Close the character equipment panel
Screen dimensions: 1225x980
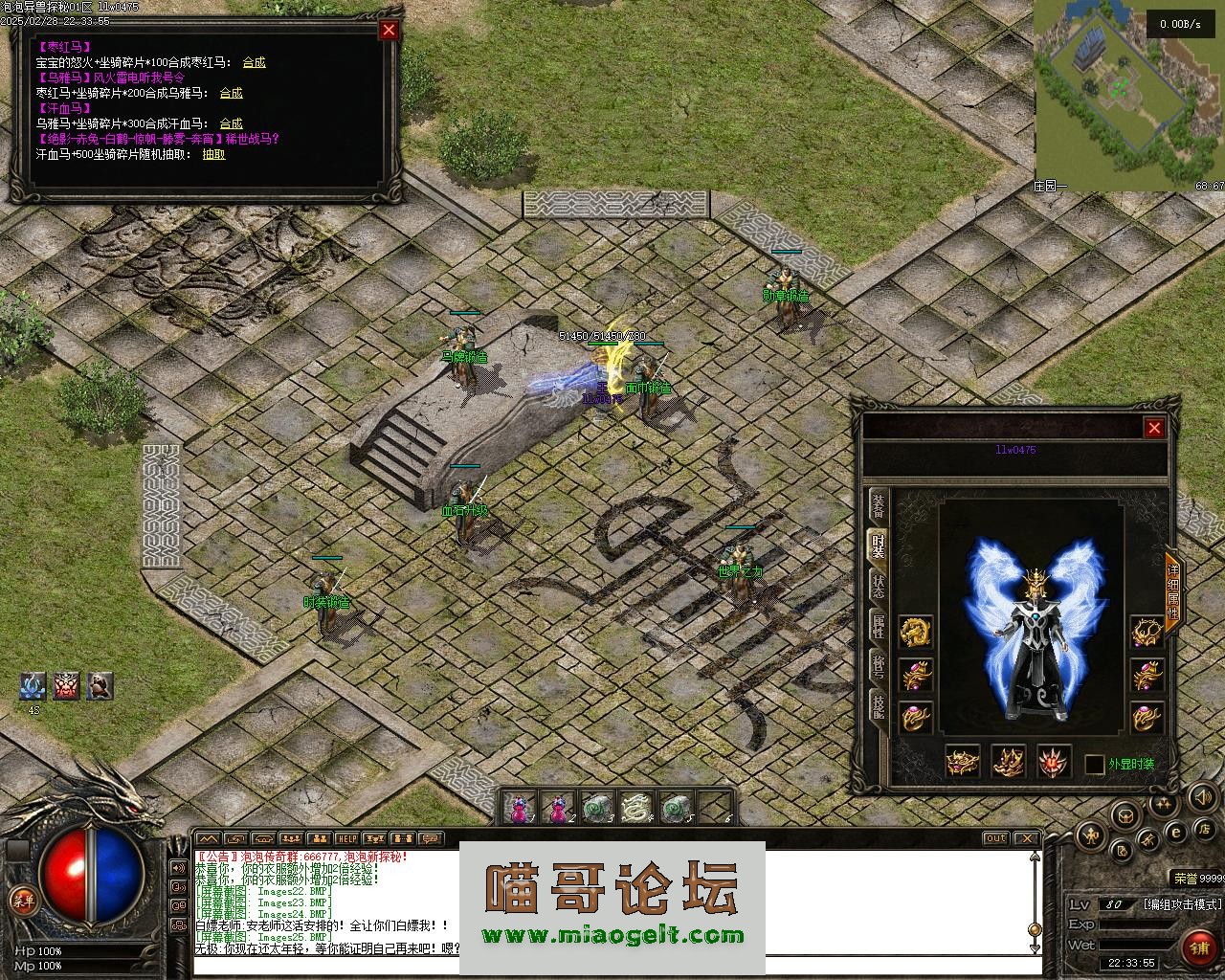coord(1154,428)
